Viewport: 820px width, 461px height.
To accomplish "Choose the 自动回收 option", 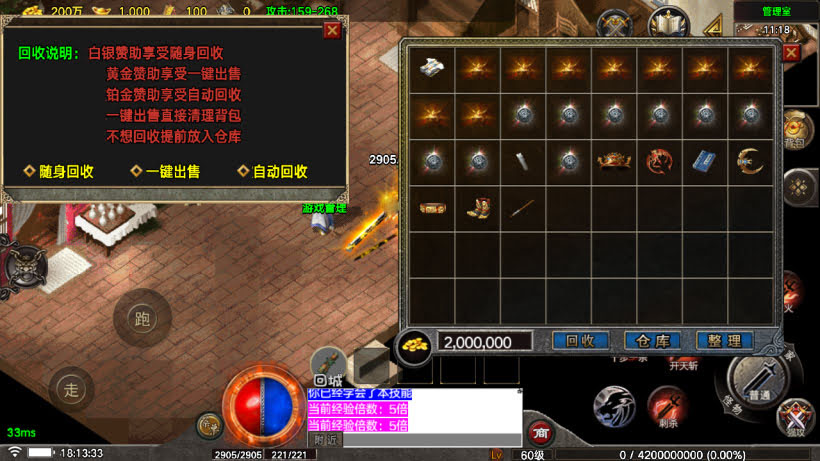I will click(x=273, y=171).
